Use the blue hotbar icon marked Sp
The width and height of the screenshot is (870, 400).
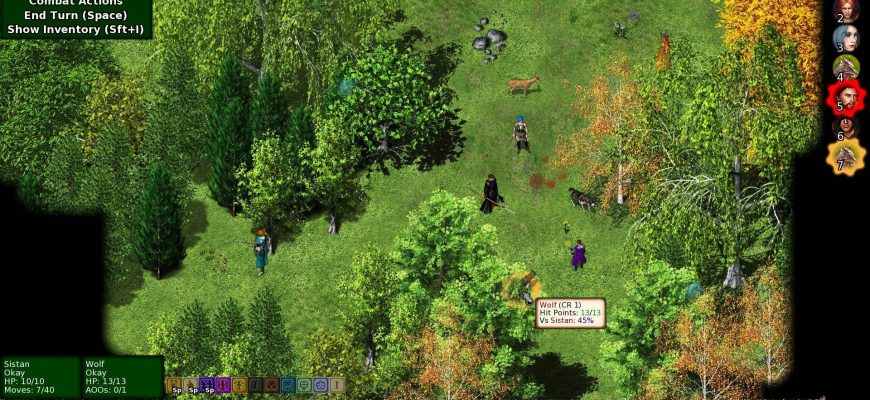click(208, 384)
